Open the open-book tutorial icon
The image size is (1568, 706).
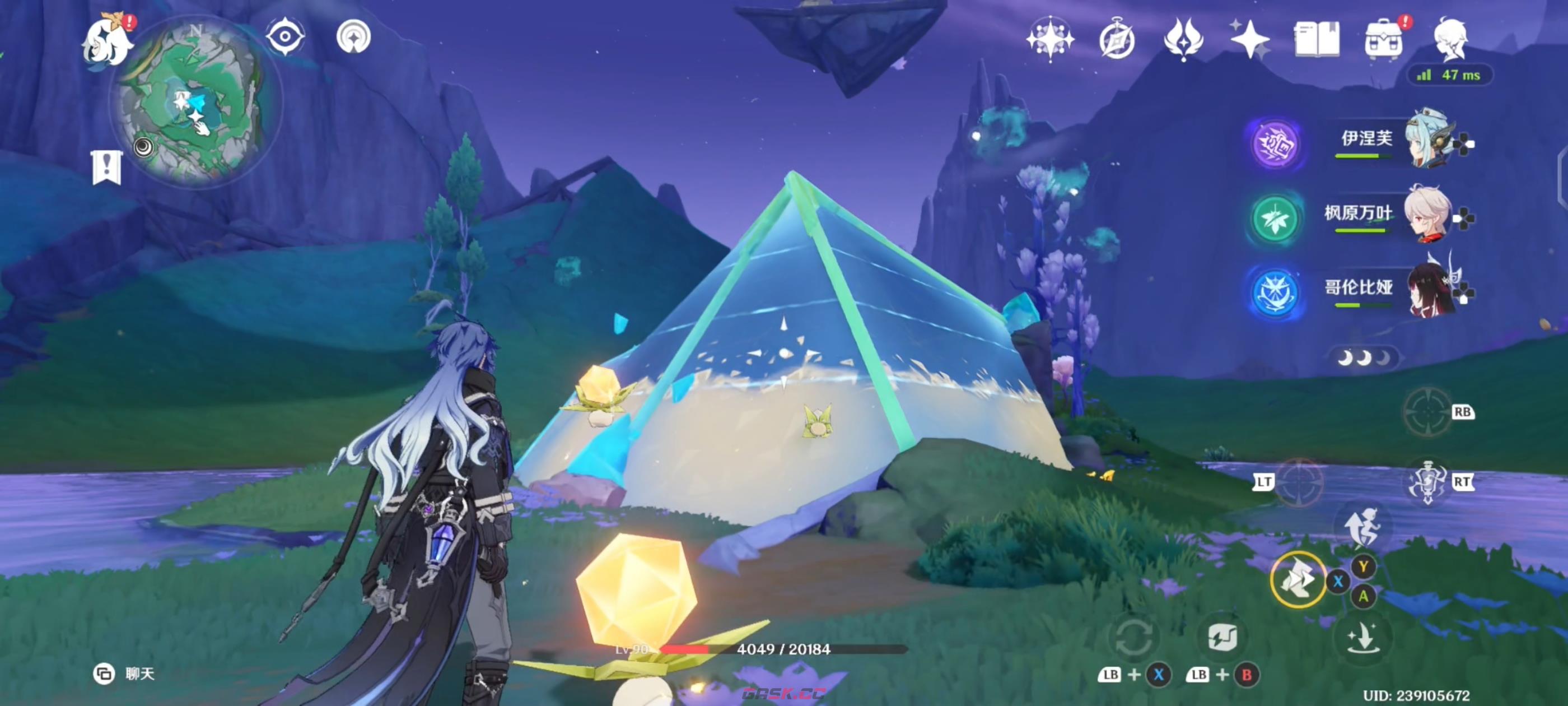(1316, 40)
